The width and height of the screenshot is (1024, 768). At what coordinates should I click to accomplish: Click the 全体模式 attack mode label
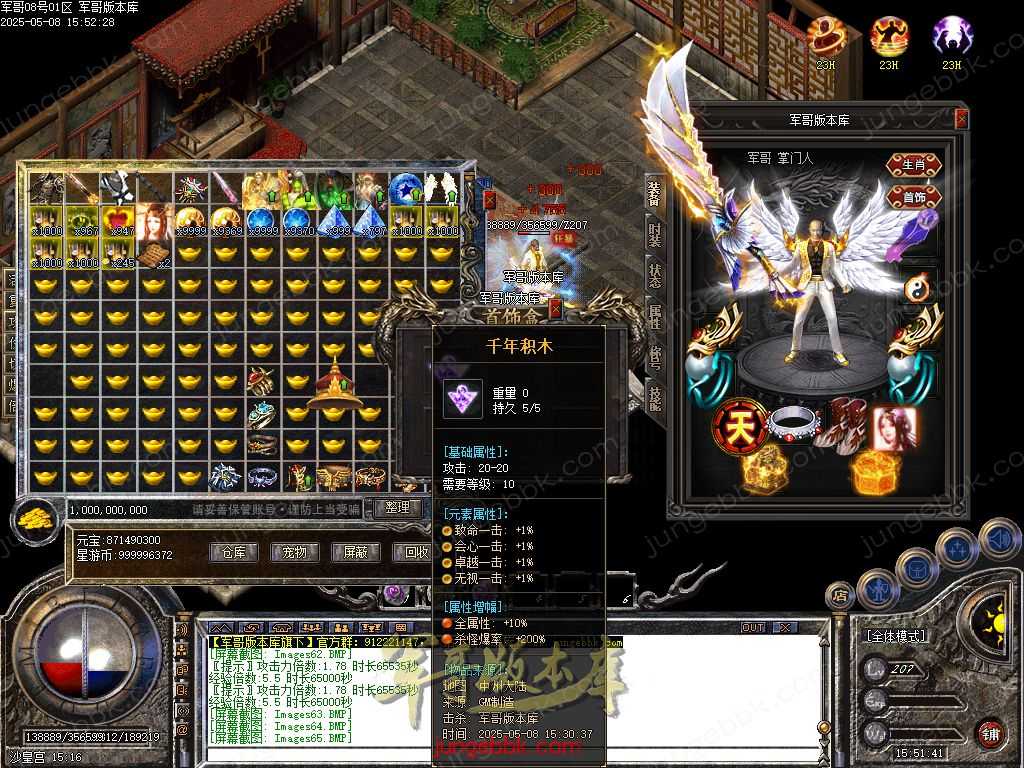[x=893, y=636]
